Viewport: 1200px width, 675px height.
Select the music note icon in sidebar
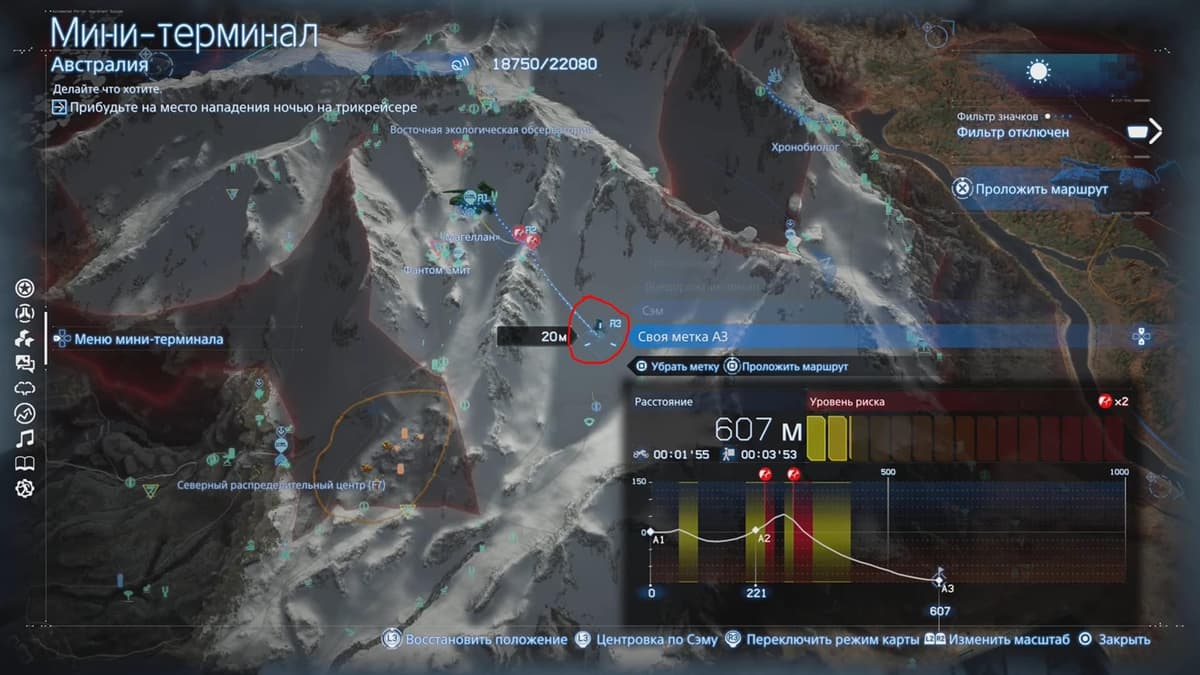pos(25,438)
